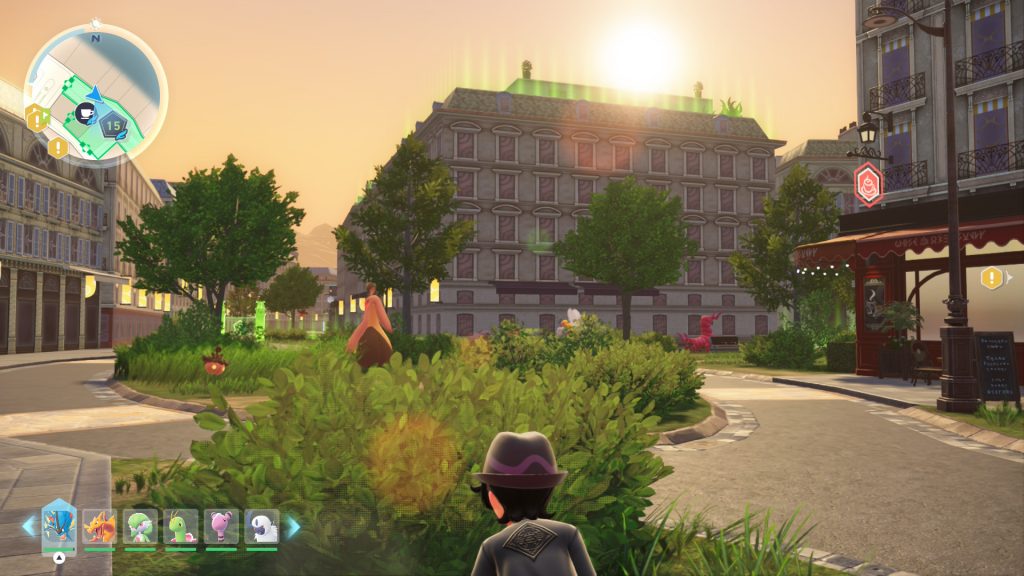Select the red Pokémon Center hexagon marker
The width and height of the screenshot is (1024, 576).
coord(868,184)
